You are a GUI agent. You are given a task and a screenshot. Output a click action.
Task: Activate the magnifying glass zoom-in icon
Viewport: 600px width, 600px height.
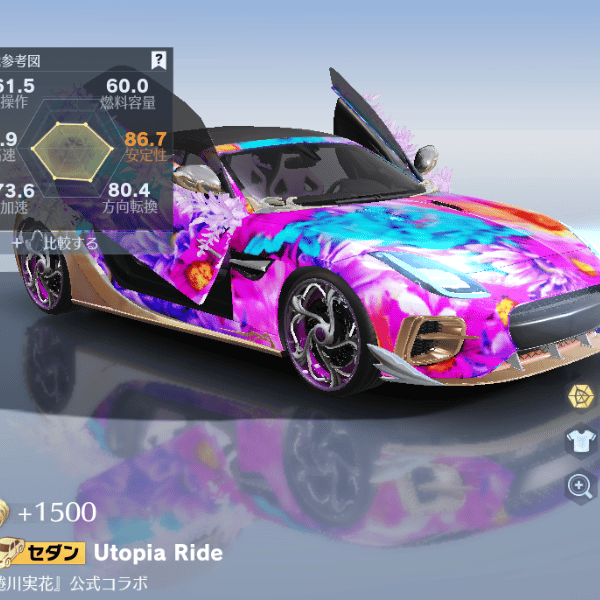click(580, 486)
